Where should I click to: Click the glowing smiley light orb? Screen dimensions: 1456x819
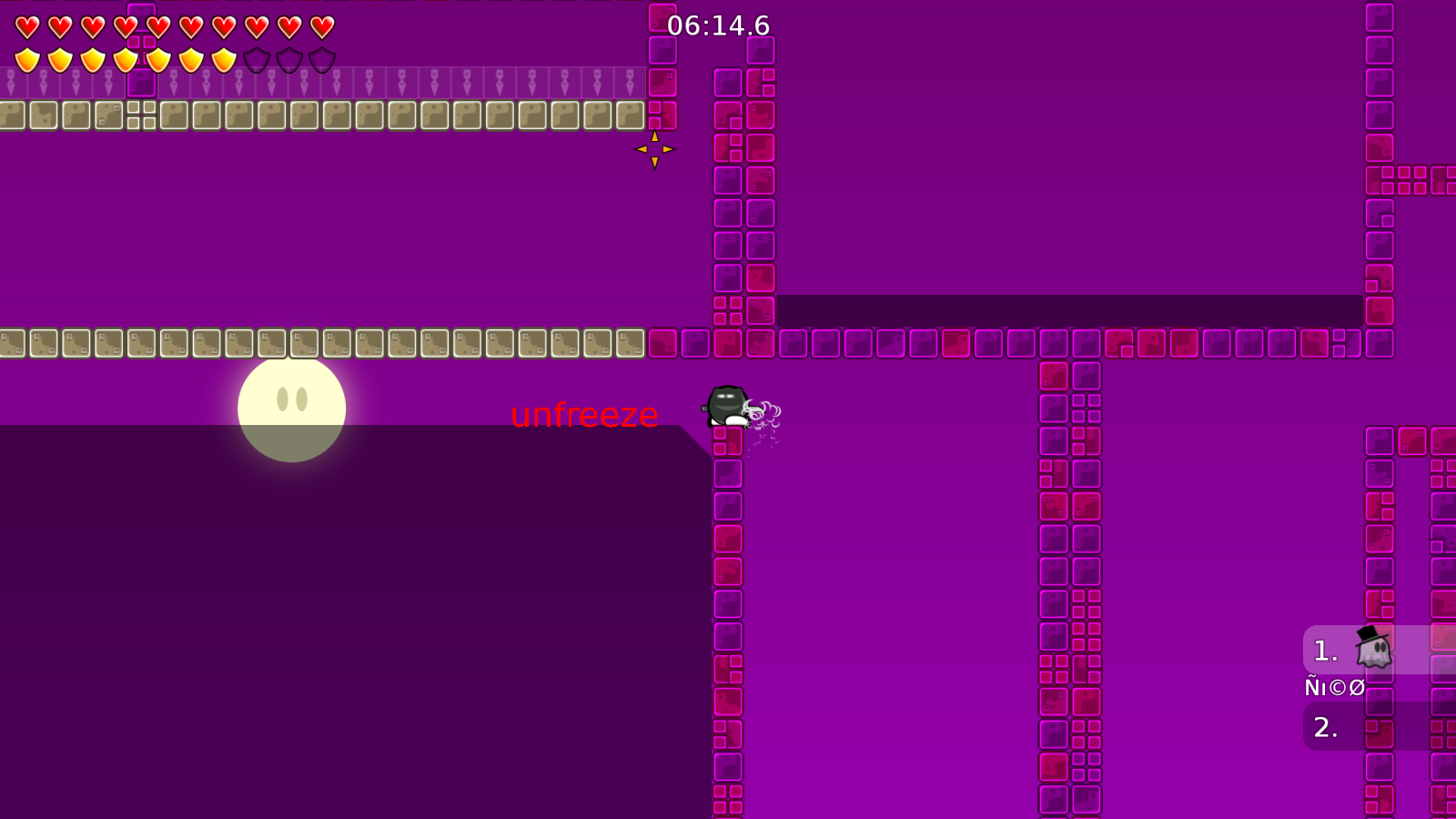point(291,408)
